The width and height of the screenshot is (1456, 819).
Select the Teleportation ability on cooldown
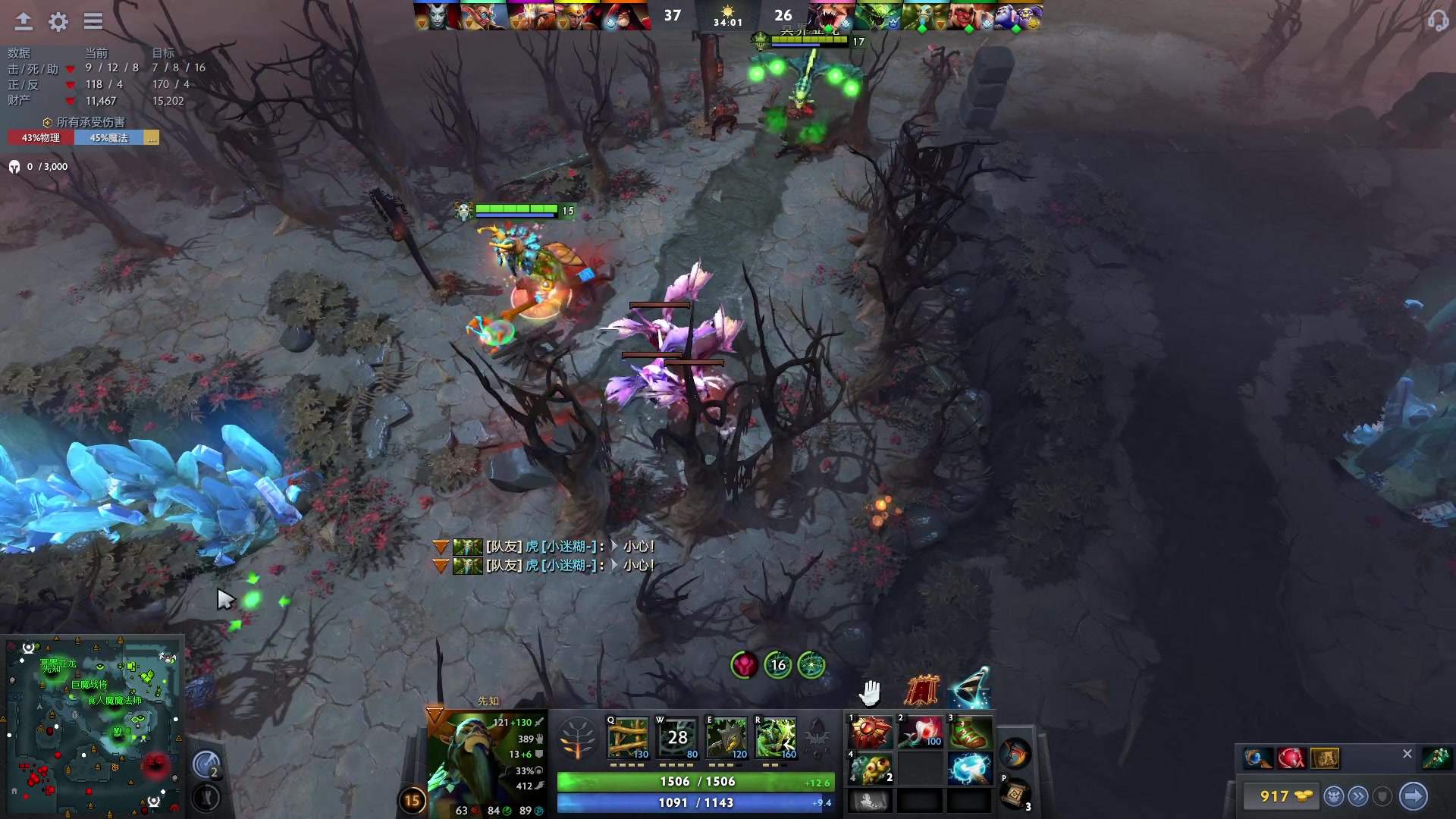pyautogui.click(x=677, y=736)
